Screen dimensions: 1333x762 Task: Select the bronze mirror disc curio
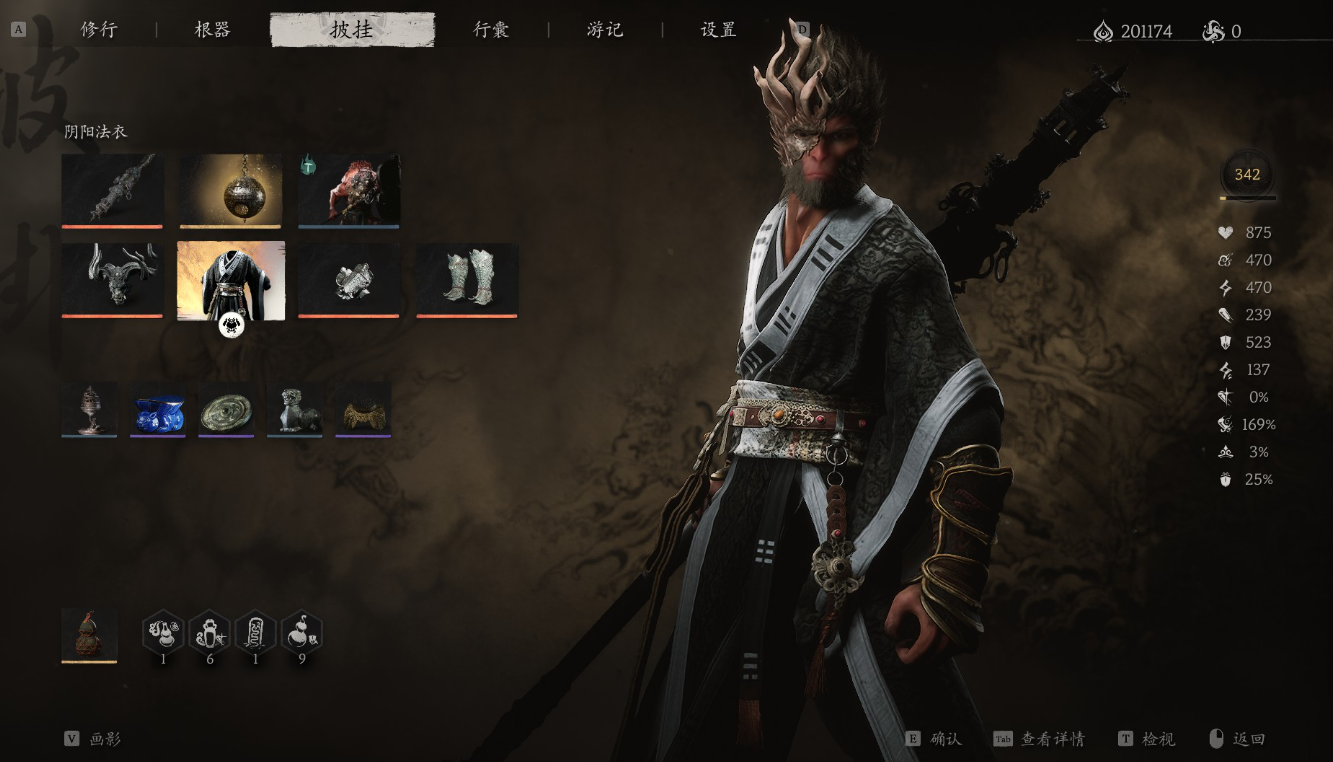226,409
